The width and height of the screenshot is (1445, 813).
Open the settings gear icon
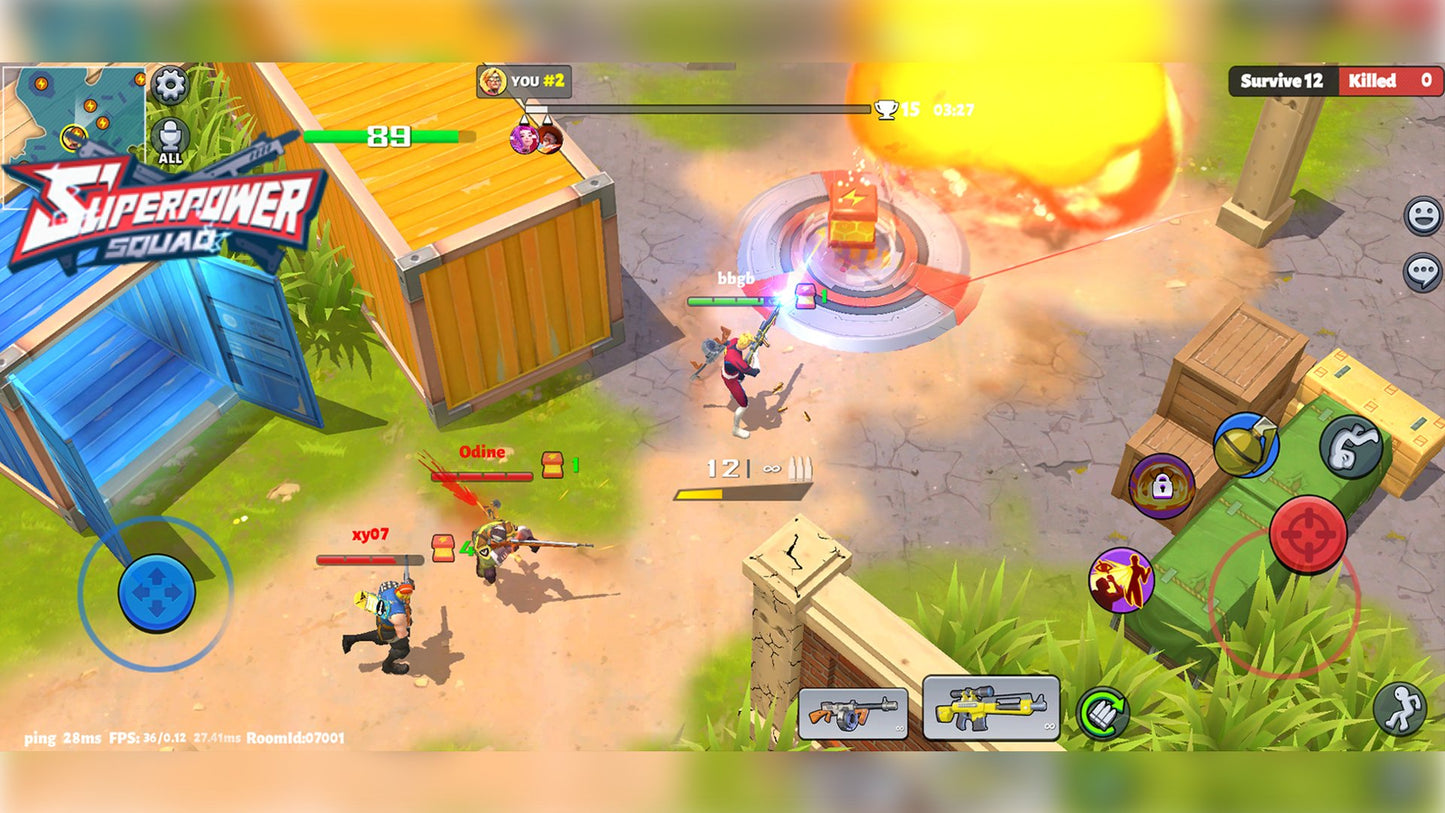tap(170, 85)
